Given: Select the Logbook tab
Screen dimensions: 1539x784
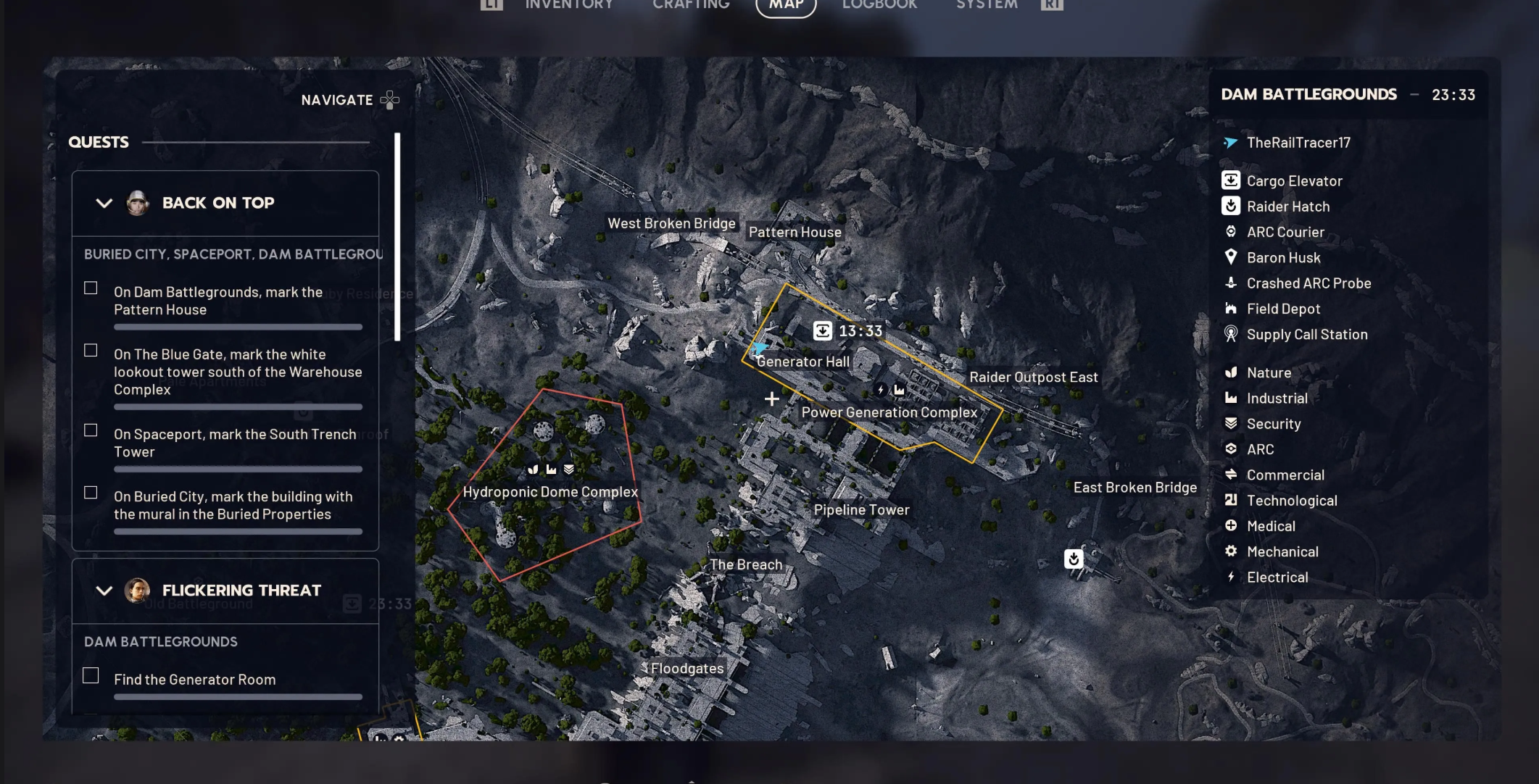Looking at the screenshot, I should click(879, 5).
